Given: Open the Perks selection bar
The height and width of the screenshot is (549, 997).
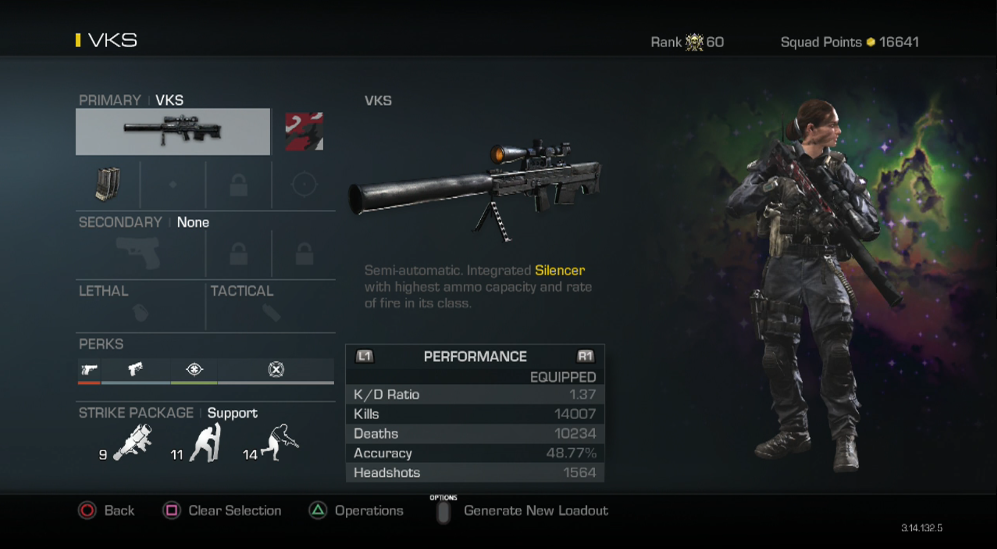Looking at the screenshot, I should 205,369.
